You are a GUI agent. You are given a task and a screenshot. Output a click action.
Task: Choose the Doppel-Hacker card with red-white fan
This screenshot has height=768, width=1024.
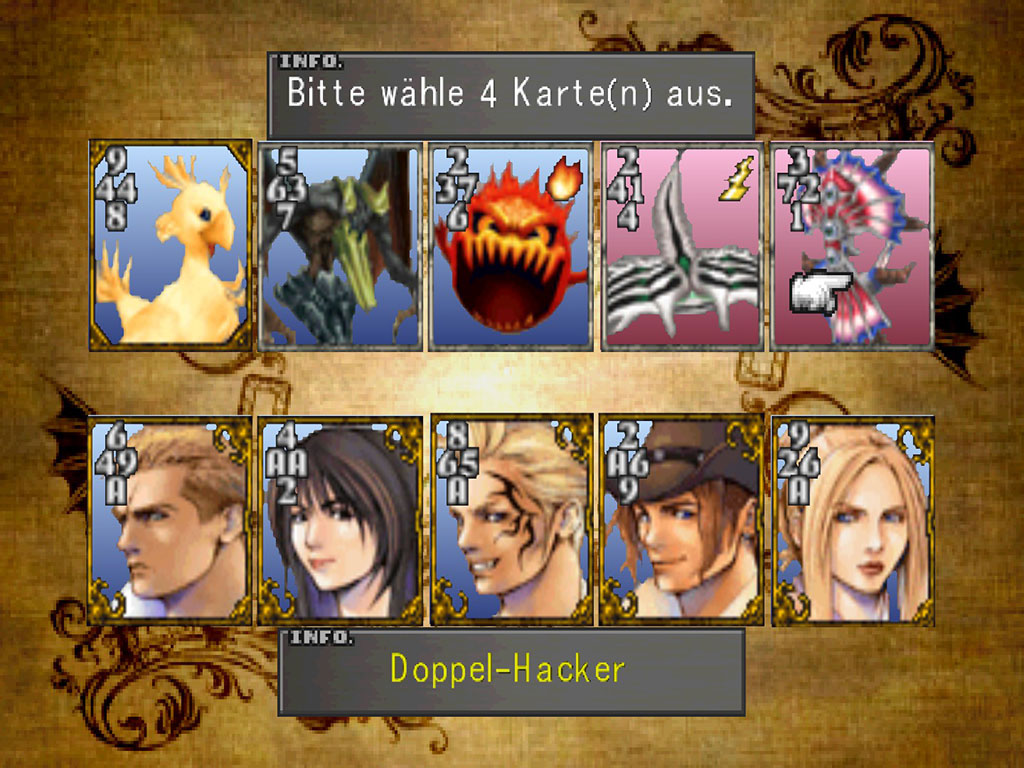pyautogui.click(x=852, y=247)
